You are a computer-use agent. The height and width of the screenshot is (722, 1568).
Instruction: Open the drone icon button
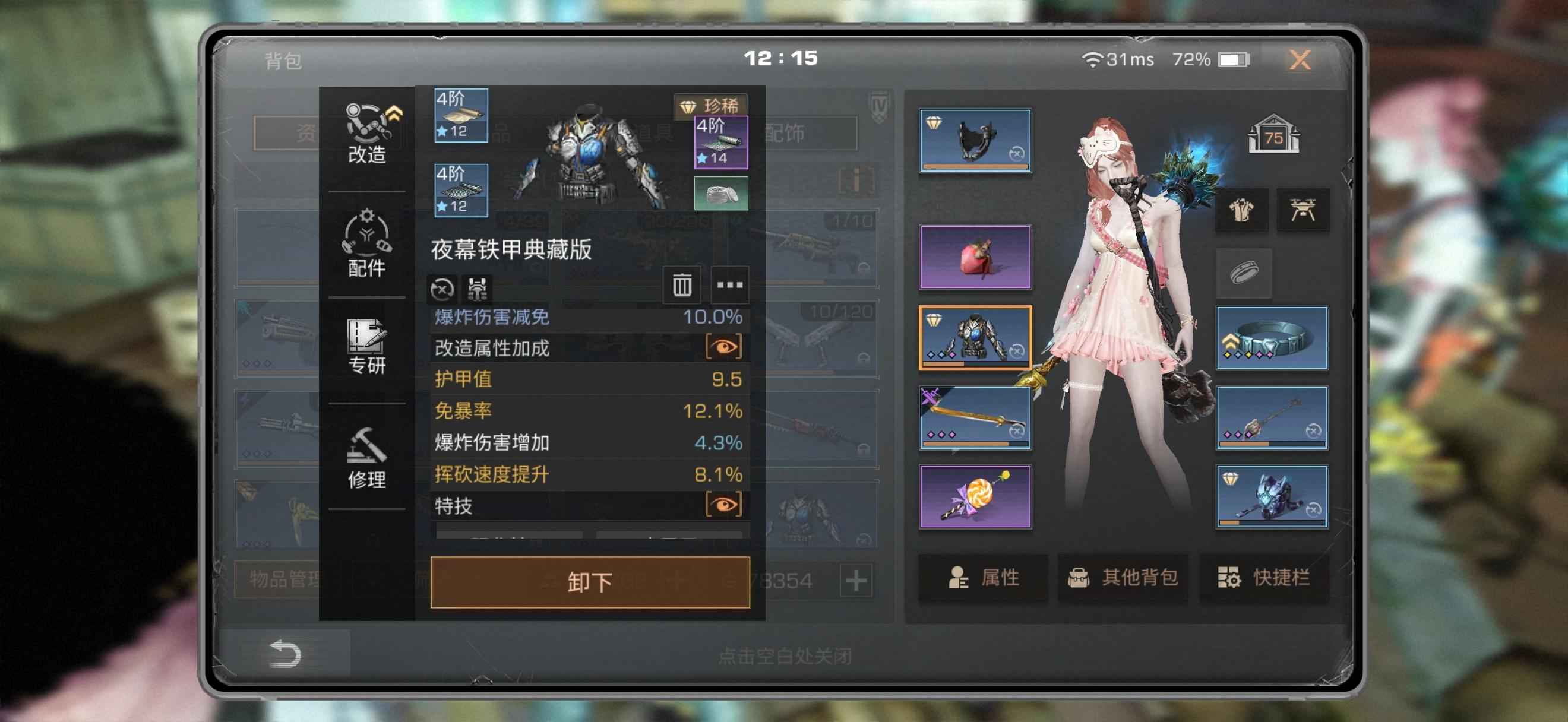(1303, 210)
